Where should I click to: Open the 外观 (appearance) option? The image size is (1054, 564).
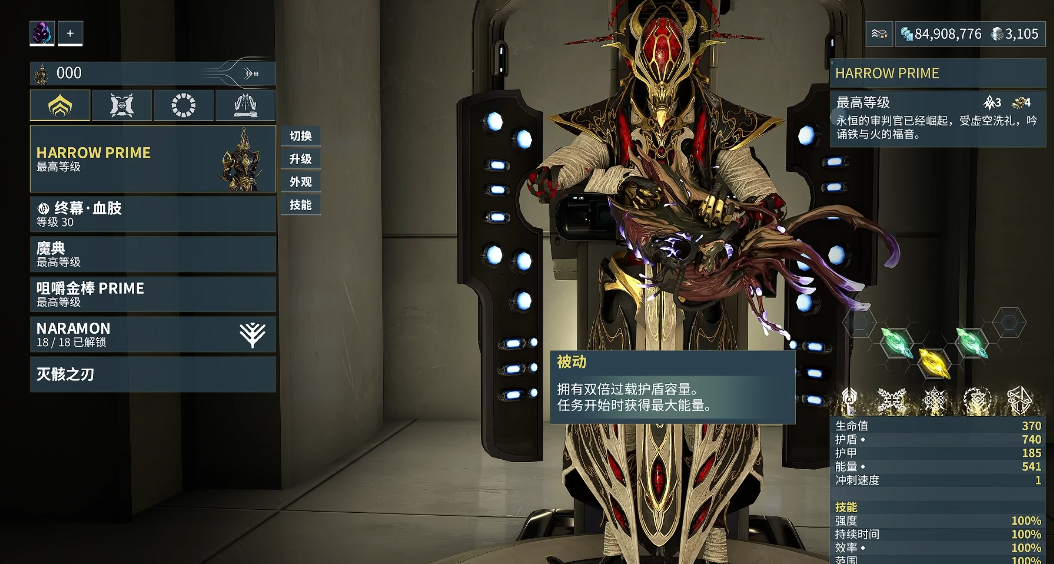tap(300, 182)
